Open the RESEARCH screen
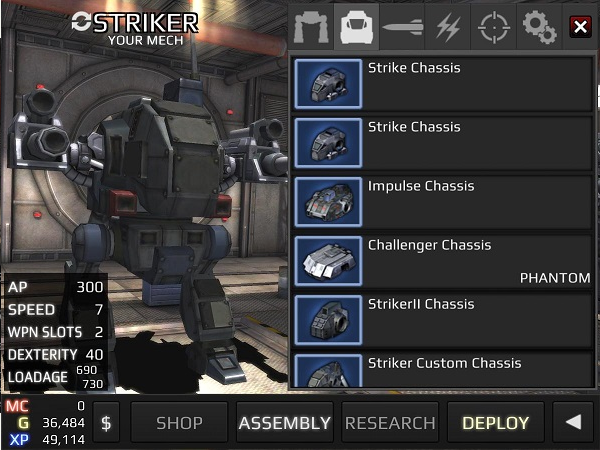The image size is (600, 450). 390,423
